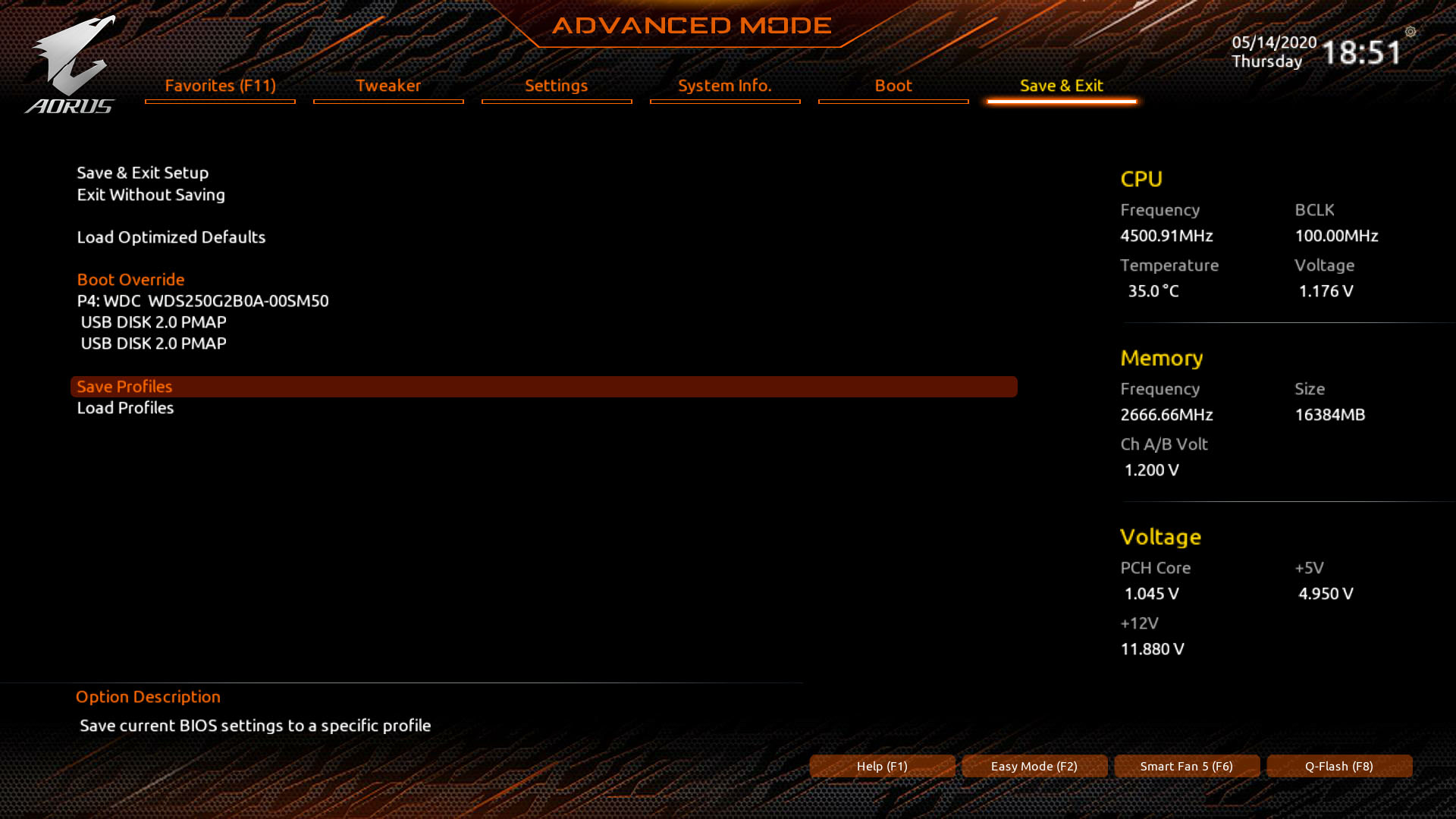Viewport: 1456px width, 819px height.
Task: Click the gear icon beside the clock
Action: click(x=1410, y=32)
